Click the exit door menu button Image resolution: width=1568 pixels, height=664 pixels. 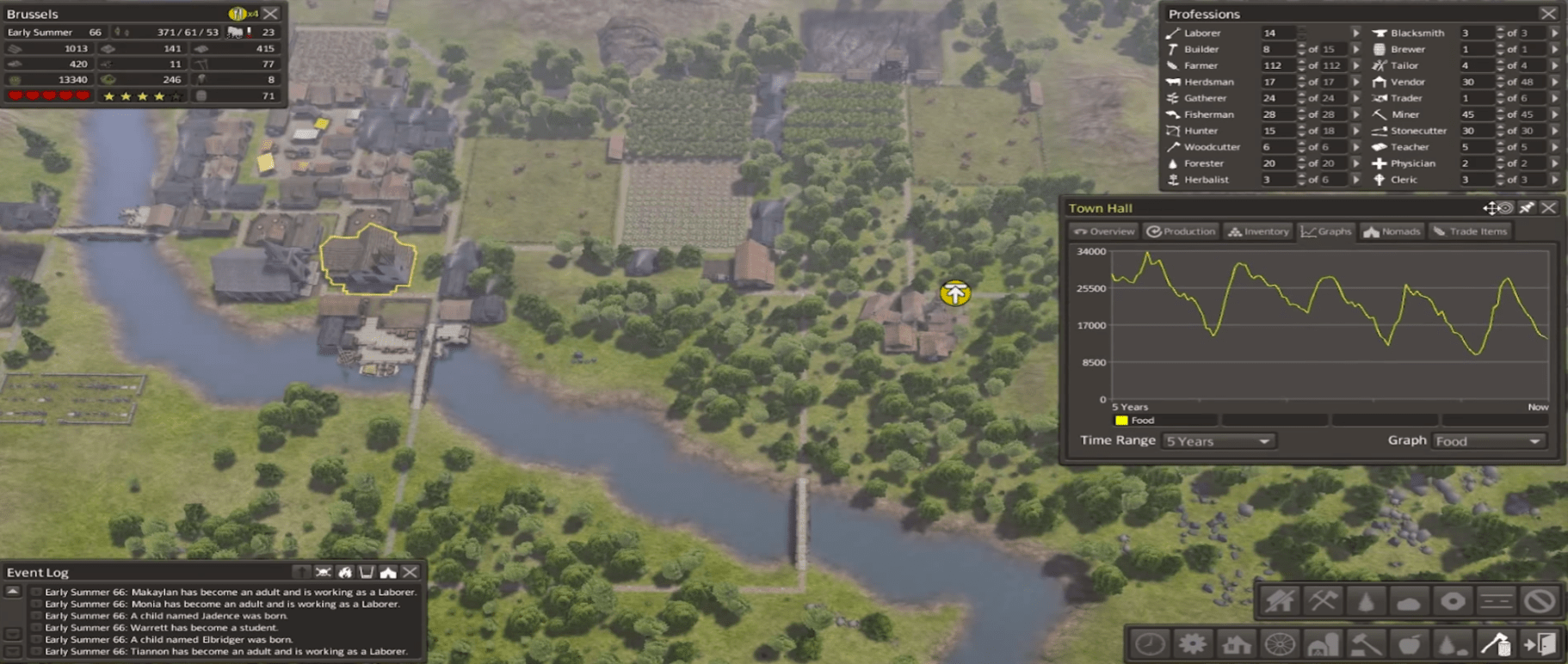pyautogui.click(x=1540, y=644)
